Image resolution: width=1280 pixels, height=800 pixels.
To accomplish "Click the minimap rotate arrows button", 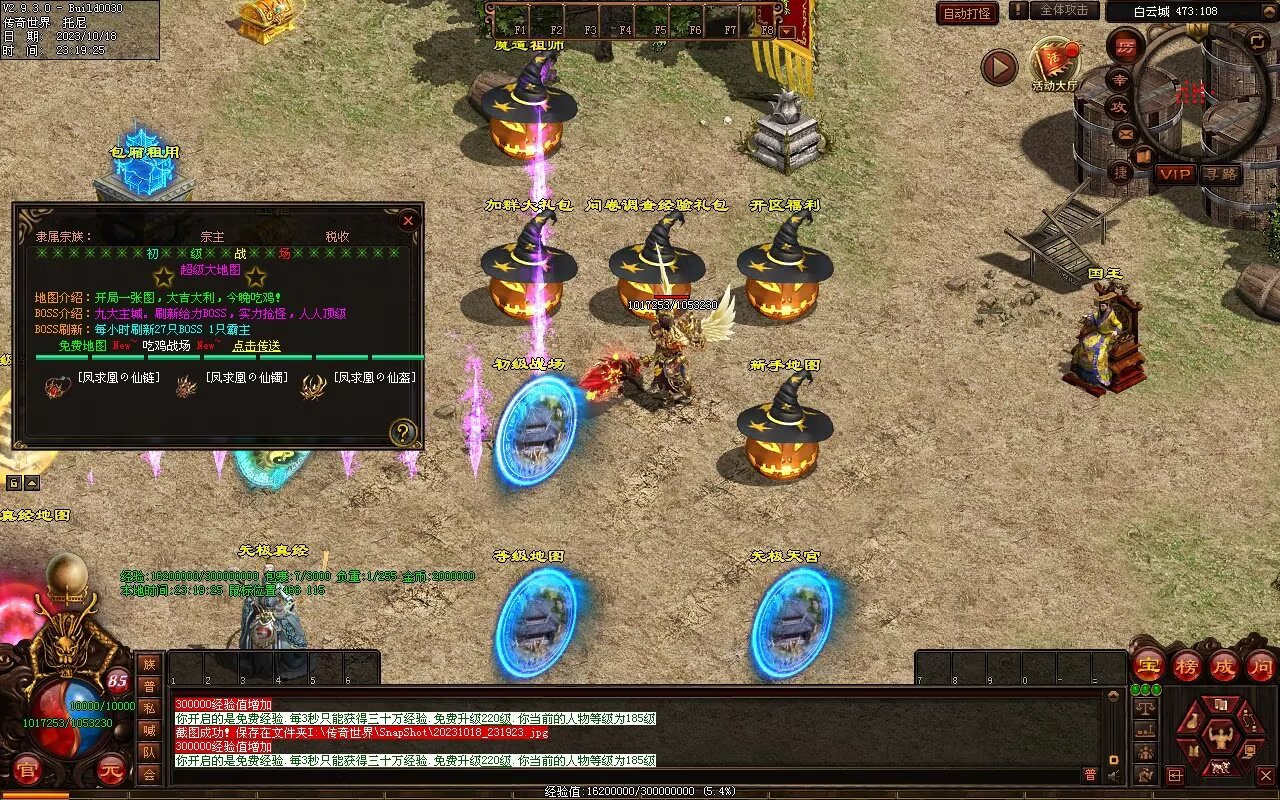I will click(x=1258, y=41).
